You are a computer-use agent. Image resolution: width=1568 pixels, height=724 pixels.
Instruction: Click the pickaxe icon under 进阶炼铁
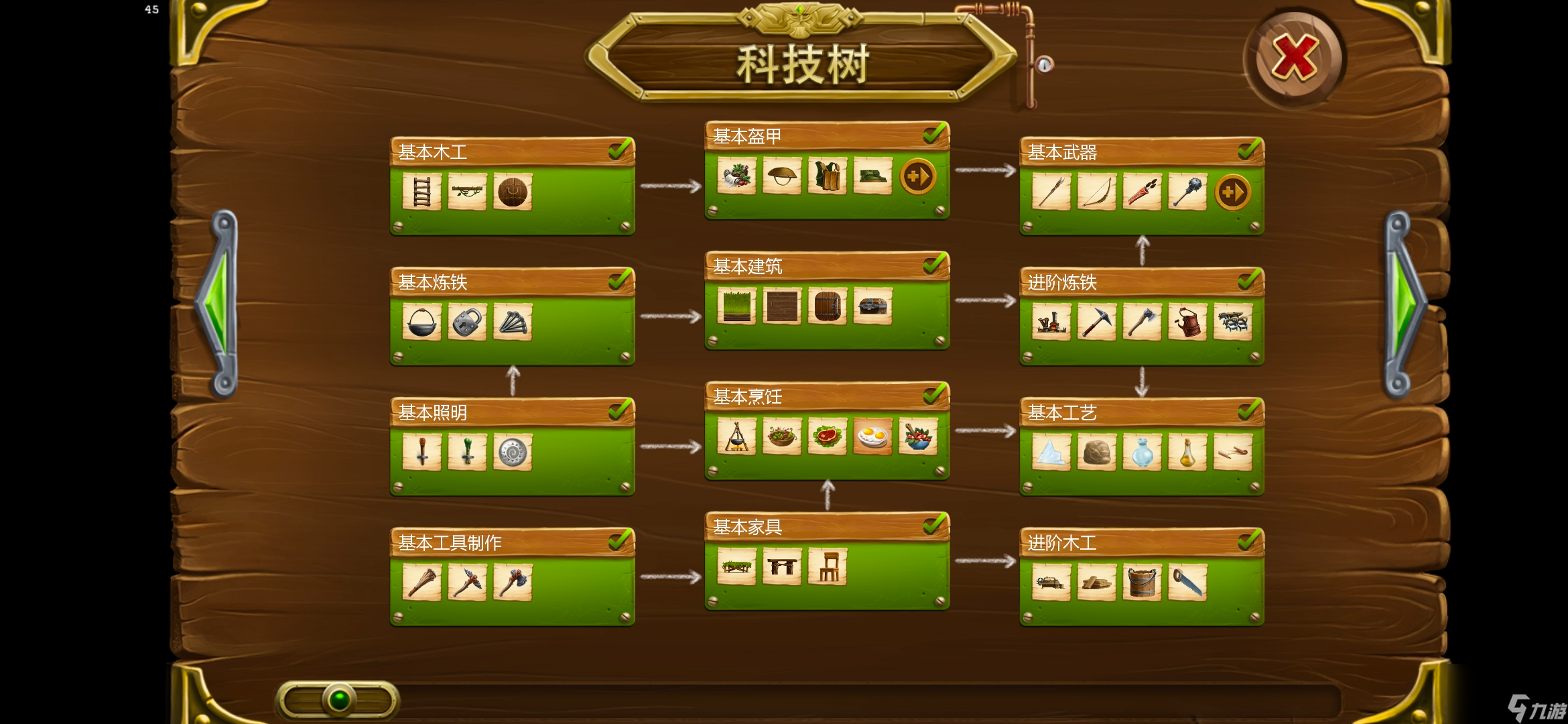click(1097, 322)
